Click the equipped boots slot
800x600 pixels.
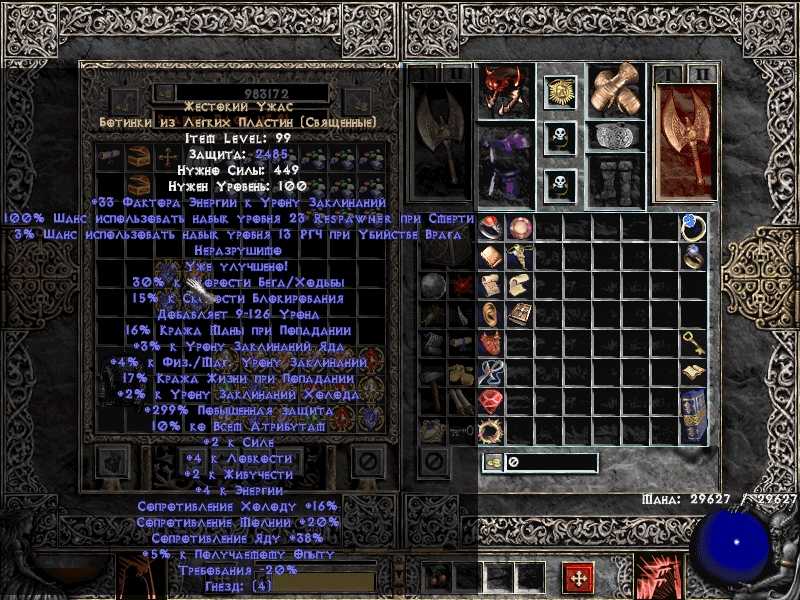pos(613,180)
